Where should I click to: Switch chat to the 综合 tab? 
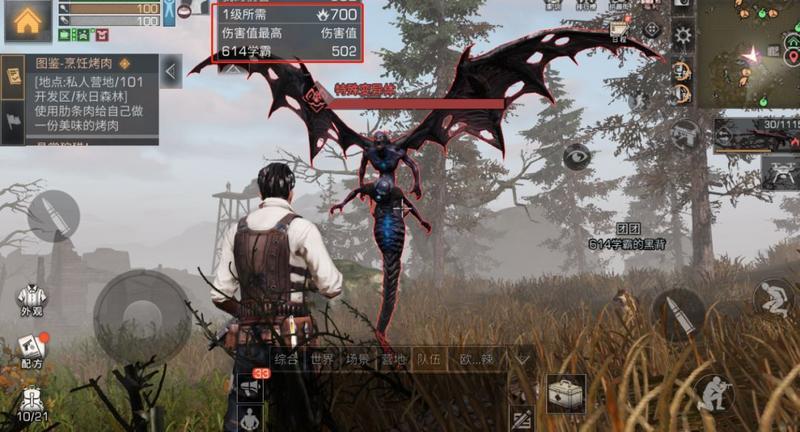(287, 359)
